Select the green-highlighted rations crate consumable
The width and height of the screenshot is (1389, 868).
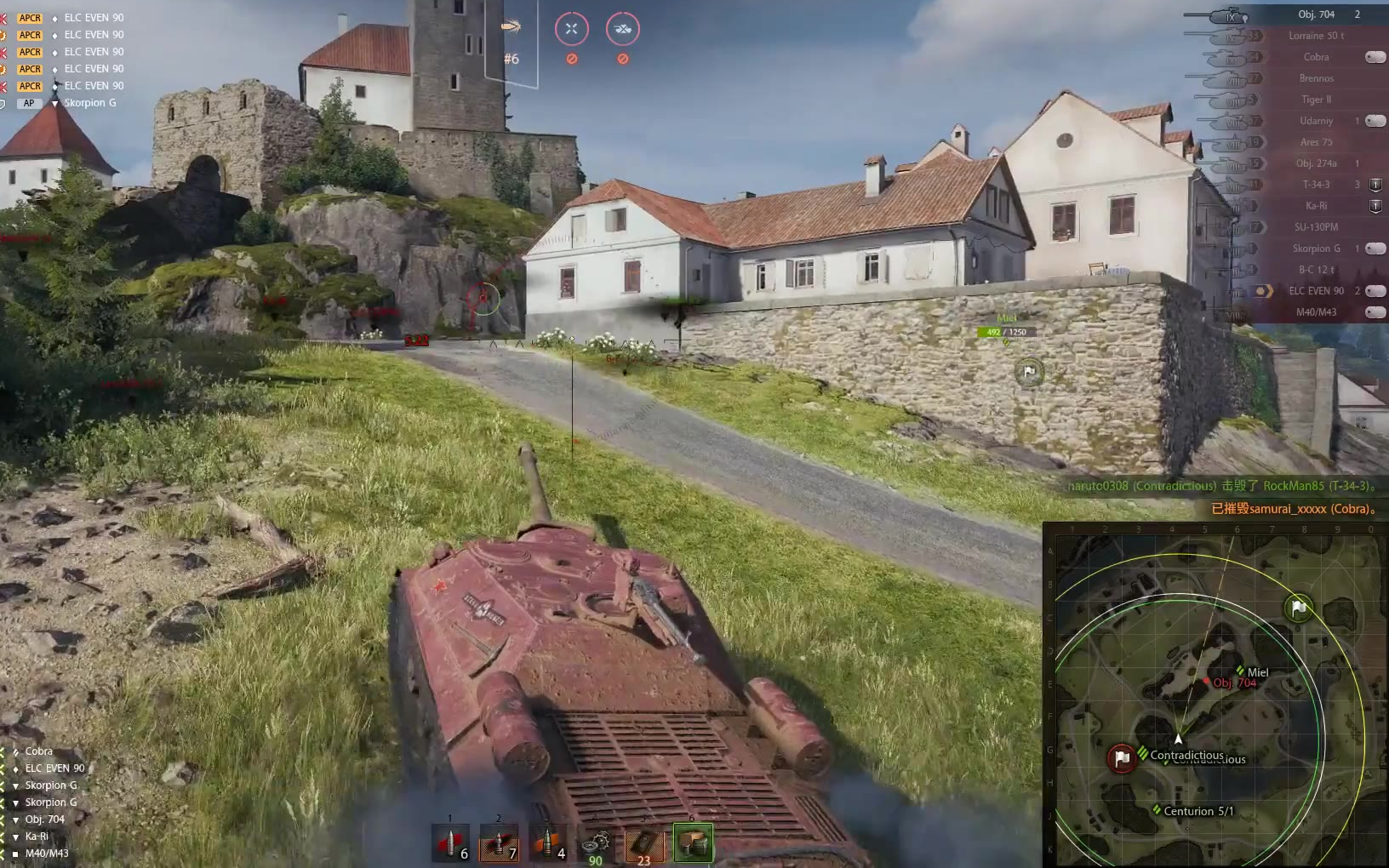[x=693, y=843]
